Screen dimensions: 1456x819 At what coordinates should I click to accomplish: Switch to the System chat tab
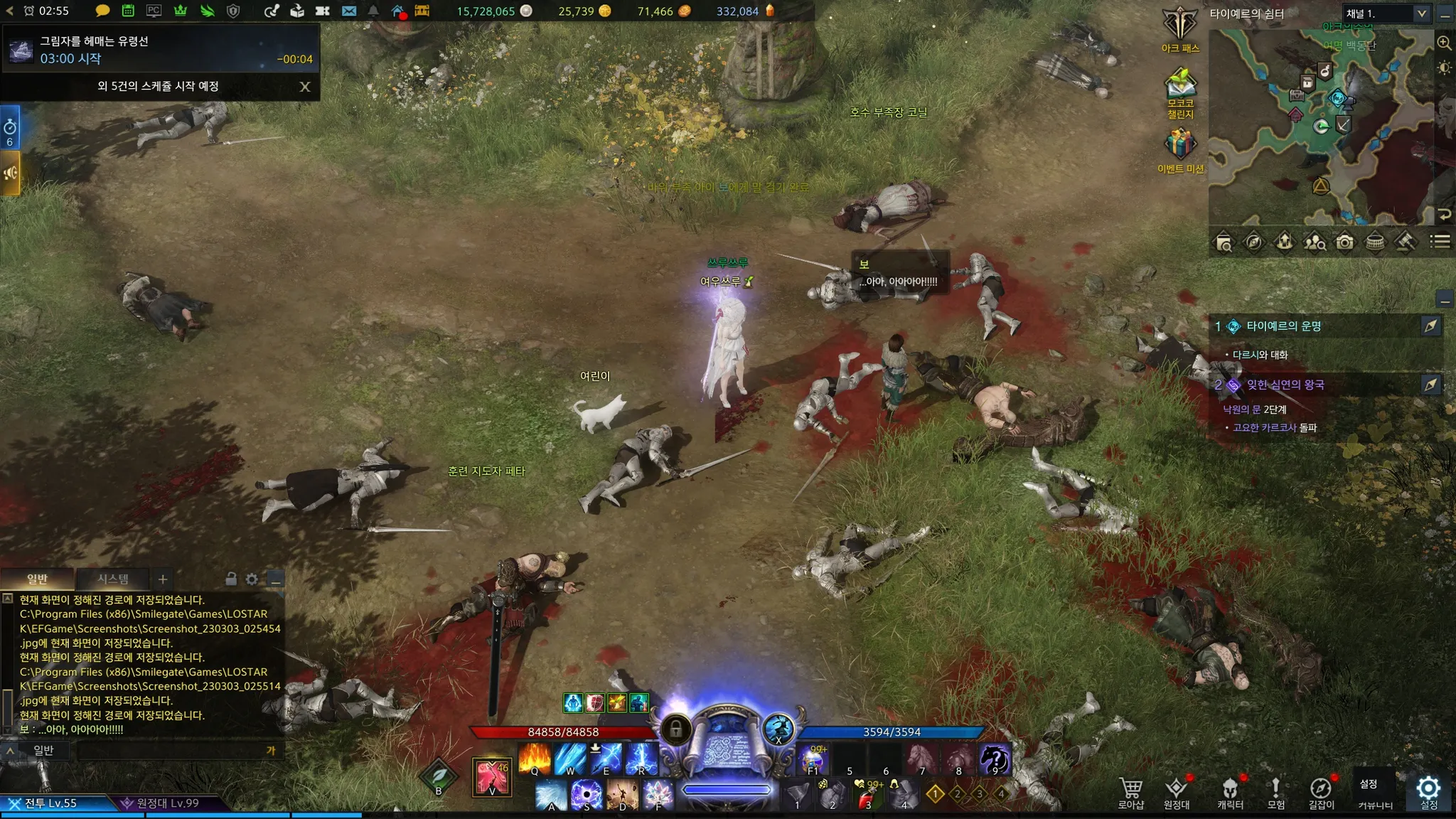113,579
